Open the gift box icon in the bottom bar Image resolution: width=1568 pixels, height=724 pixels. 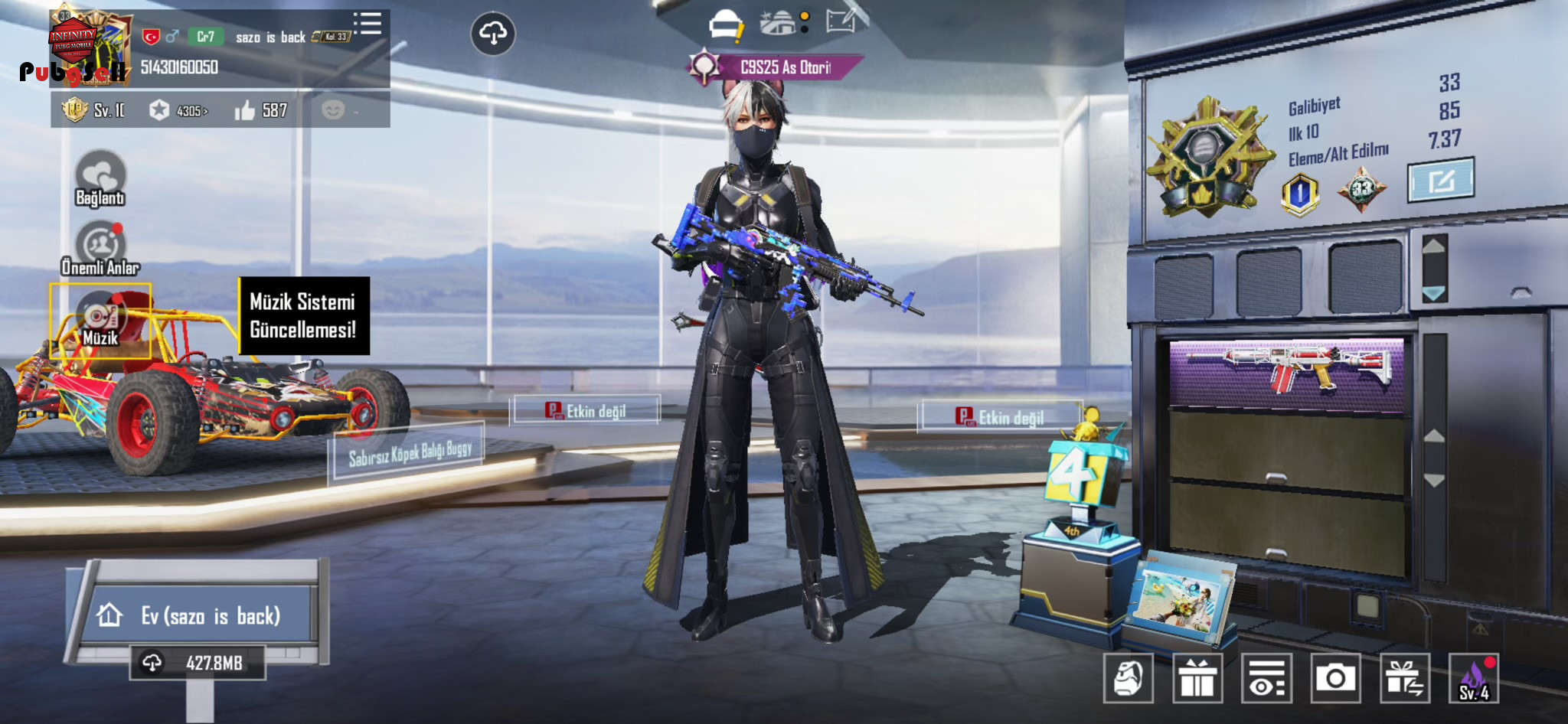click(x=1197, y=678)
